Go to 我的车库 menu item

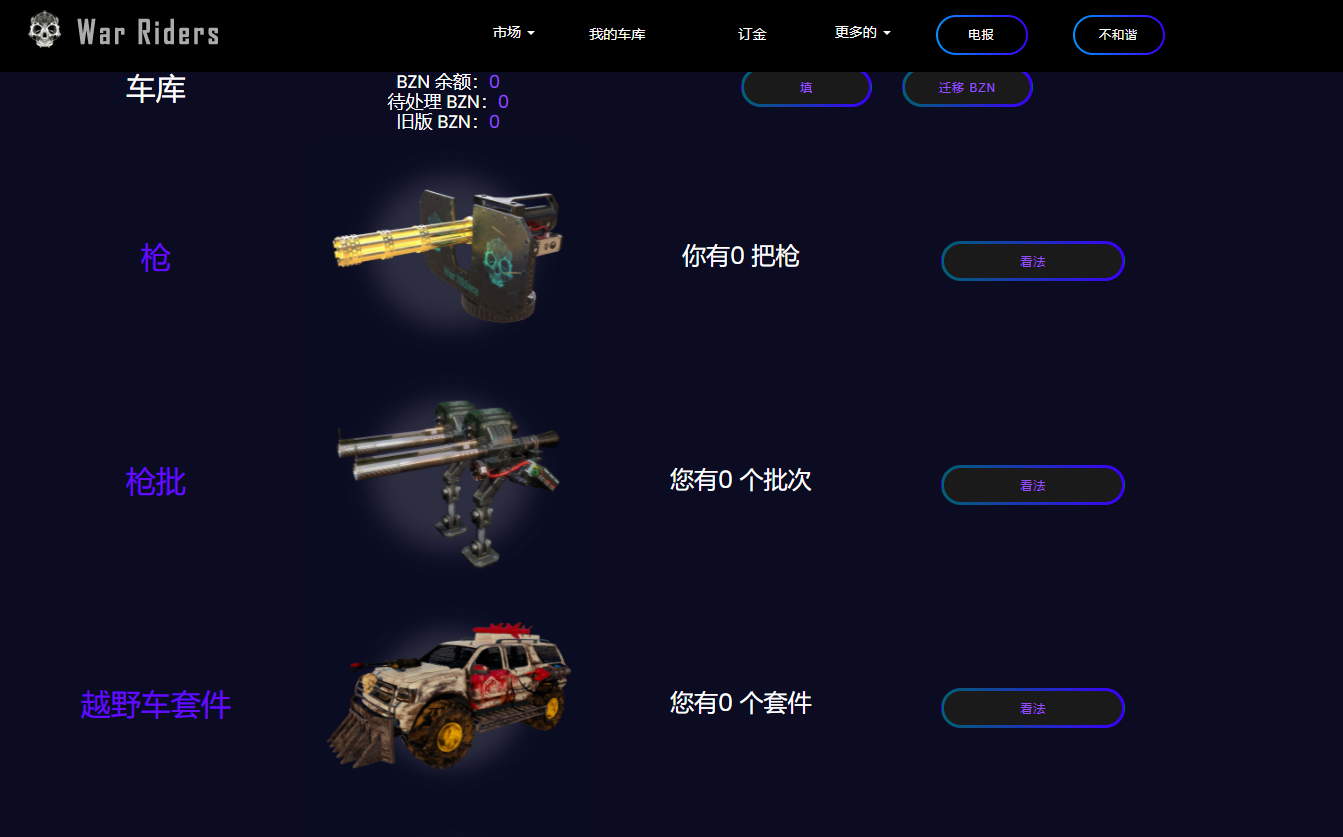pos(617,33)
